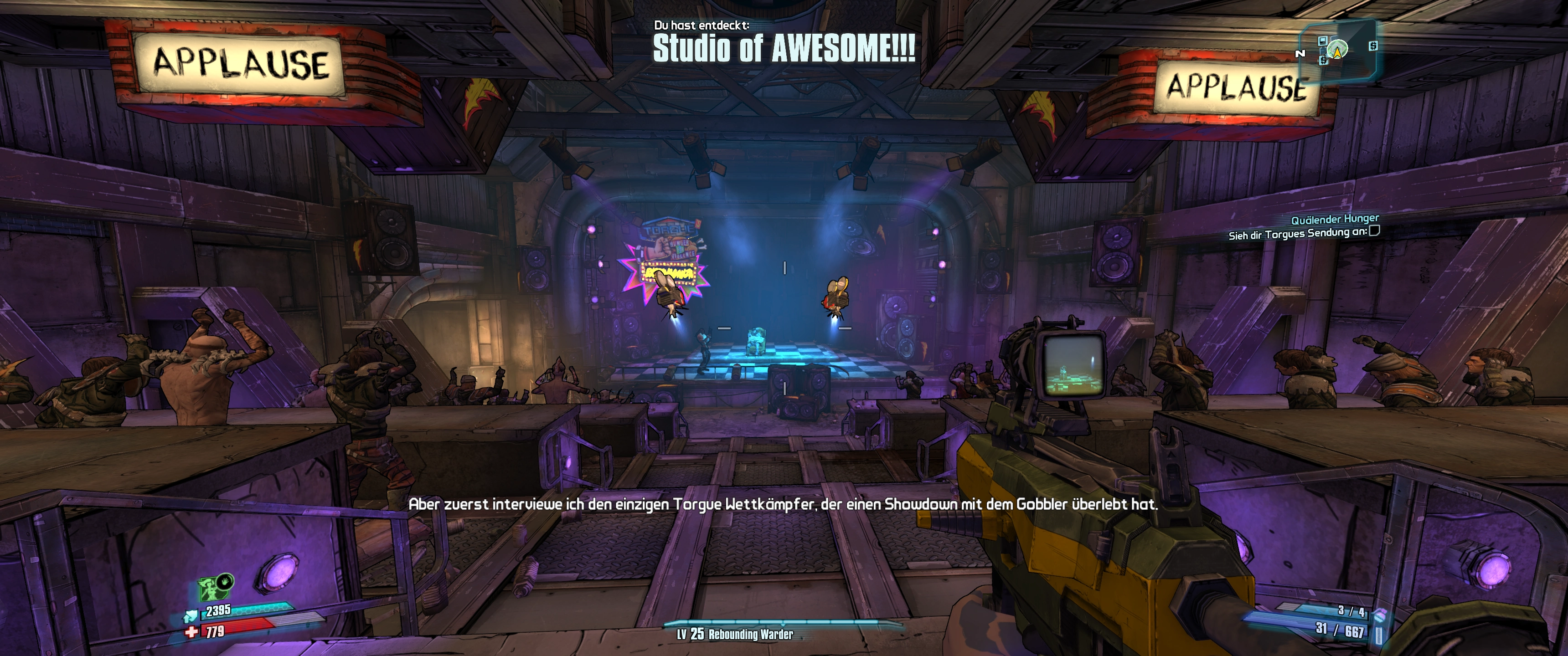
Task: Tick the Torgues Sendung objective checkbox
Action: coord(1374,231)
